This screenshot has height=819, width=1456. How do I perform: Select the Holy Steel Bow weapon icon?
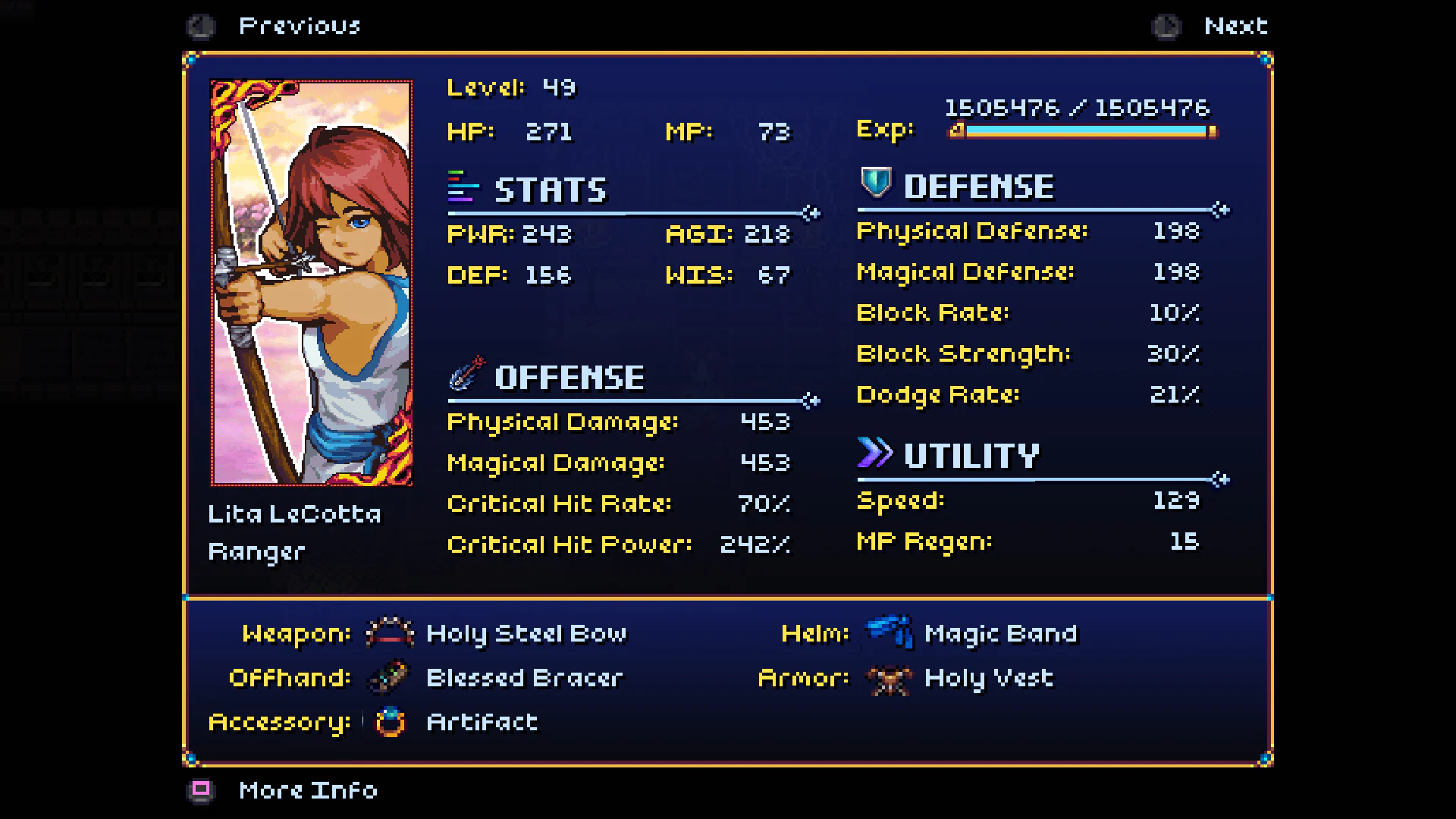coord(388,633)
